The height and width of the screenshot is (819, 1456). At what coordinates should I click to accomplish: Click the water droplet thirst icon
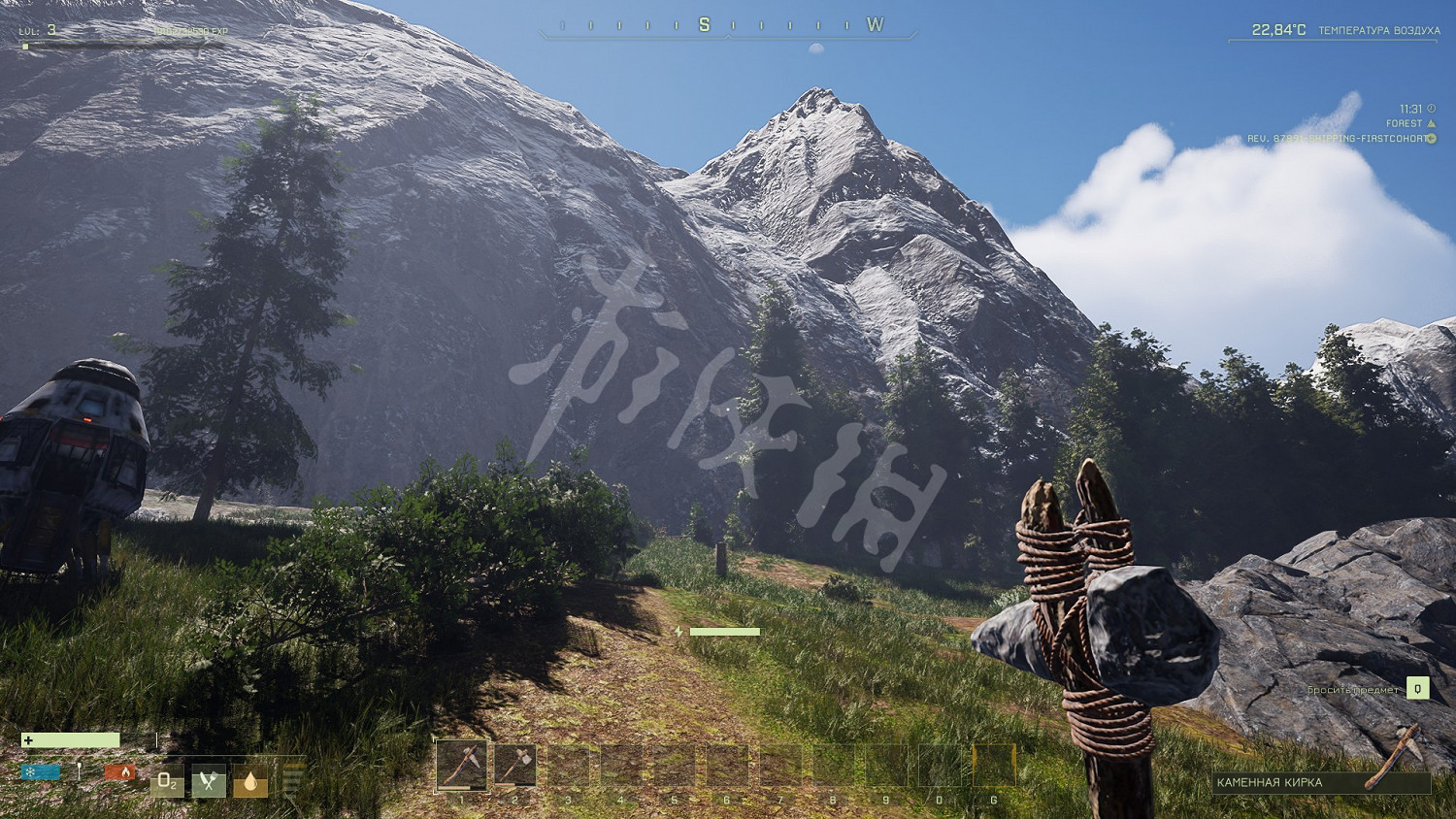point(250,780)
